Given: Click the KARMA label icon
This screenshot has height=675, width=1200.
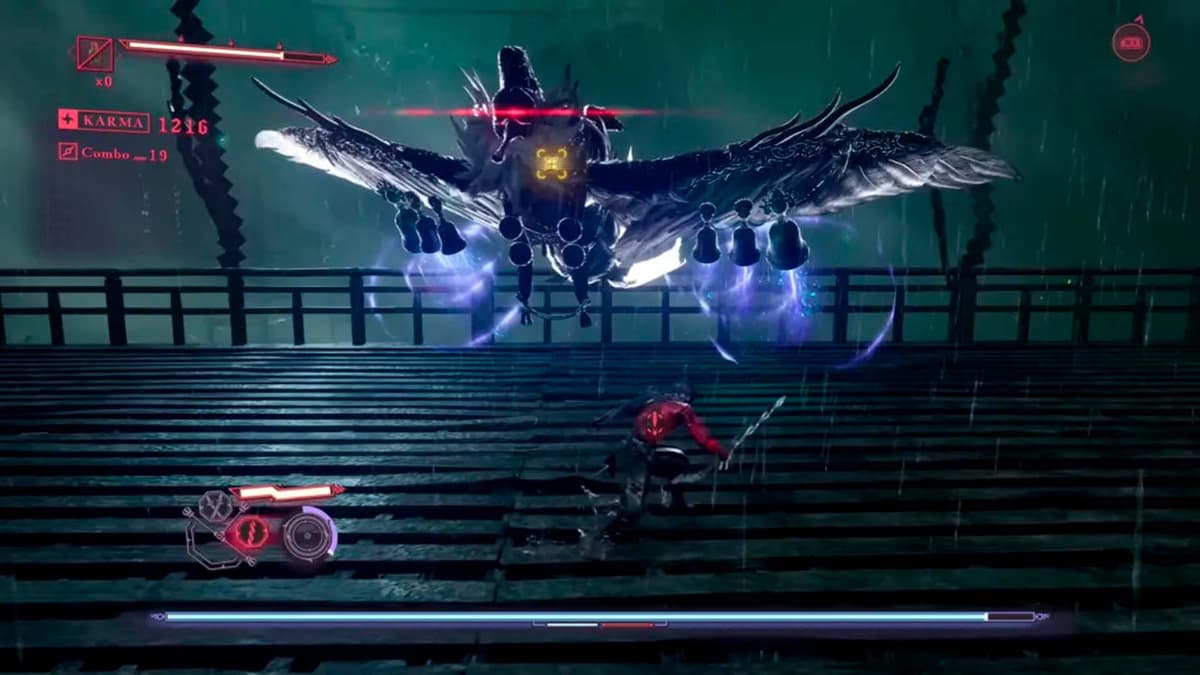Looking at the screenshot, I should click(68, 121).
